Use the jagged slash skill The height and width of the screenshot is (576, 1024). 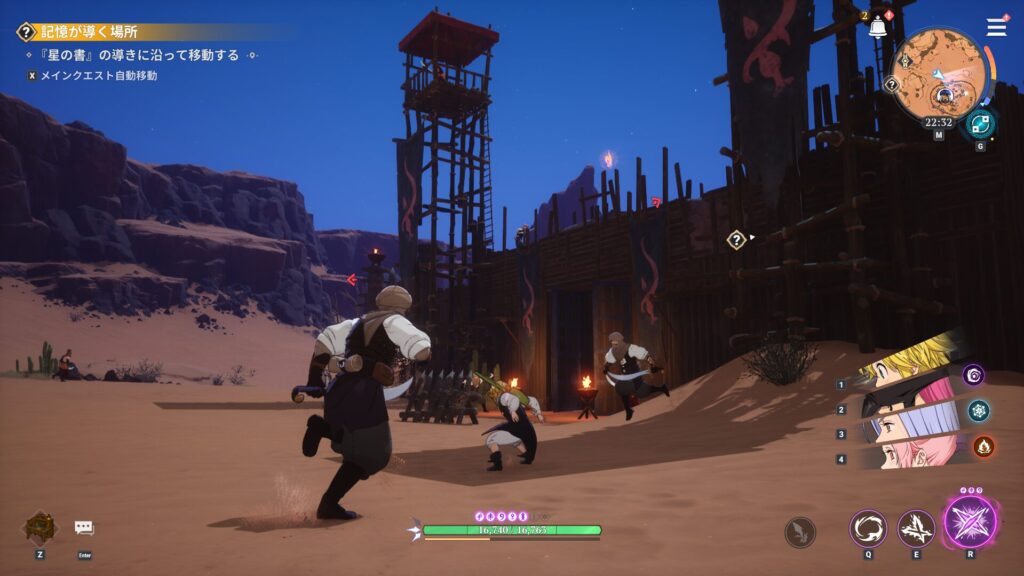pyautogui.click(x=916, y=528)
